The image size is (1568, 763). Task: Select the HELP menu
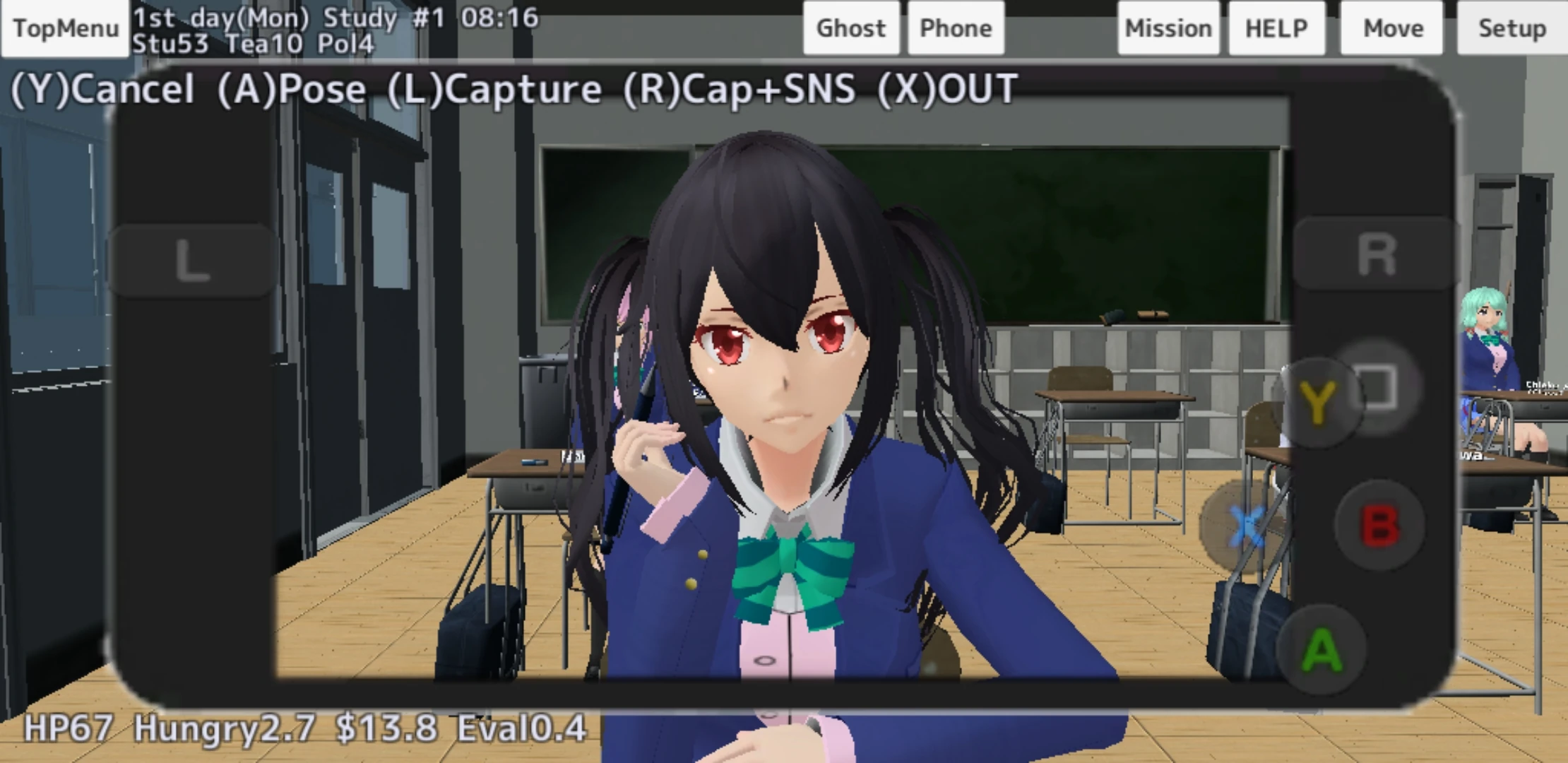click(1276, 28)
